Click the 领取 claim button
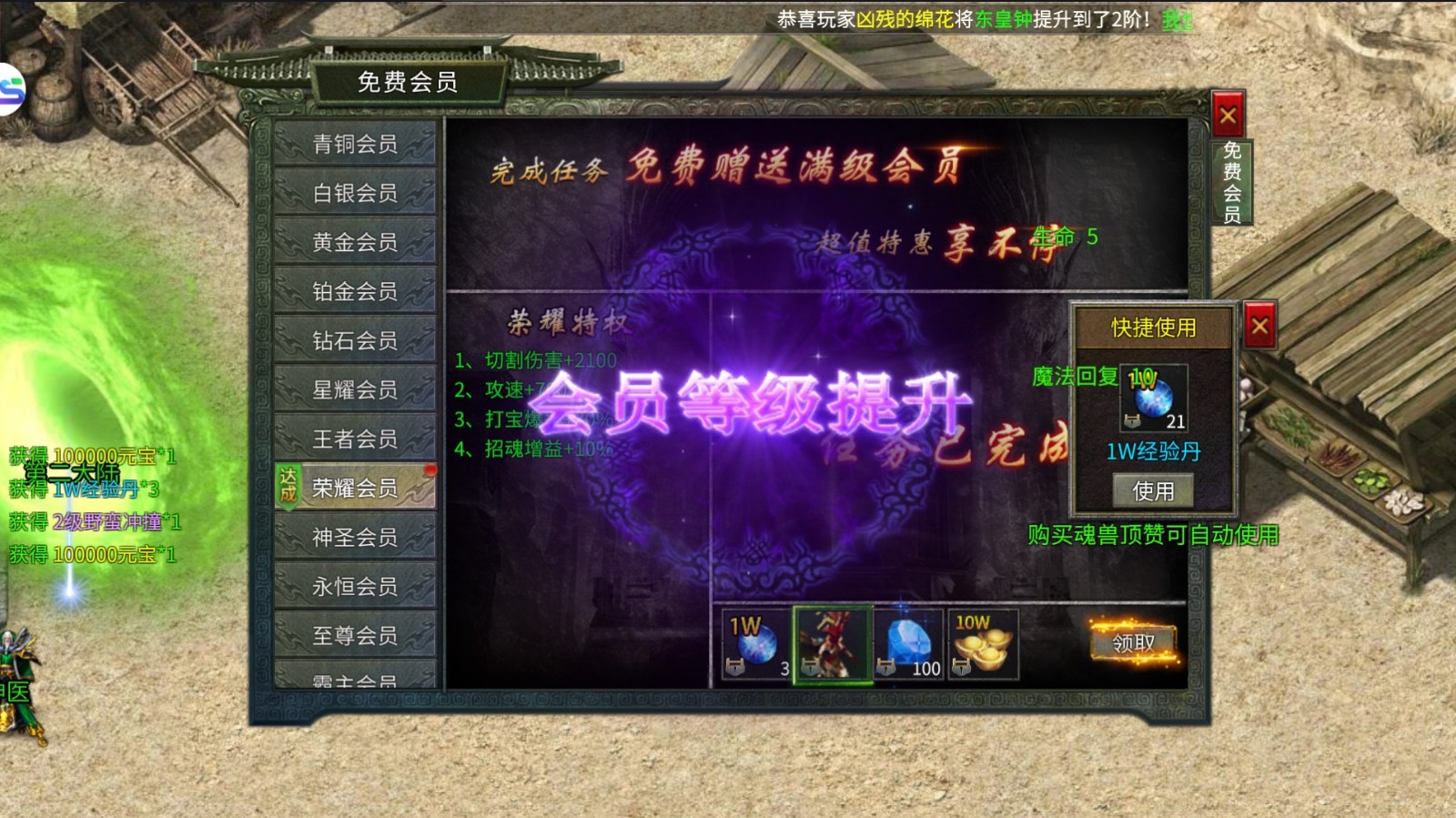The width and height of the screenshot is (1456, 818). [x=1131, y=643]
